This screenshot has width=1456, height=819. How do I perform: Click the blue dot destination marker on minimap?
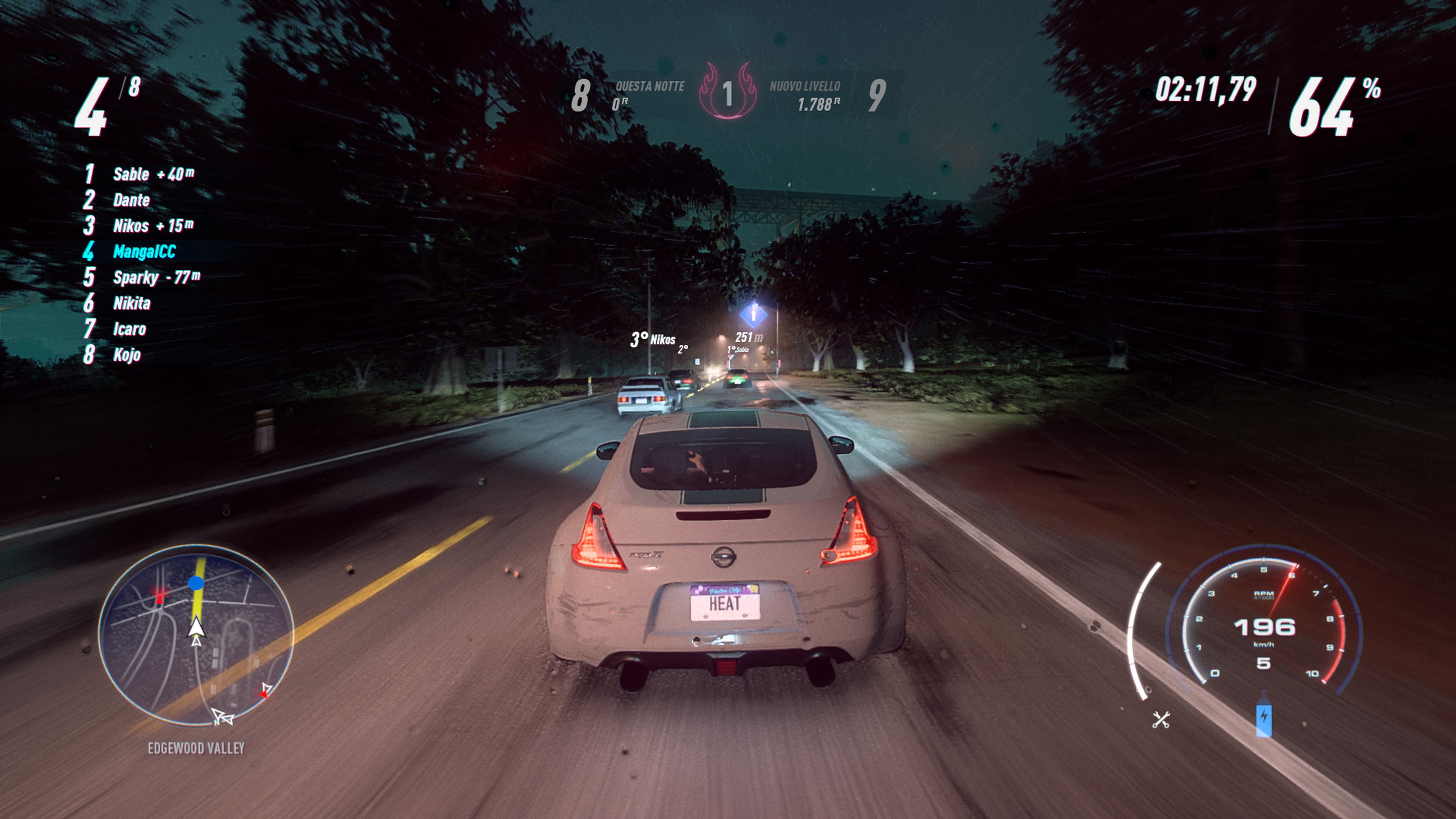(x=196, y=583)
